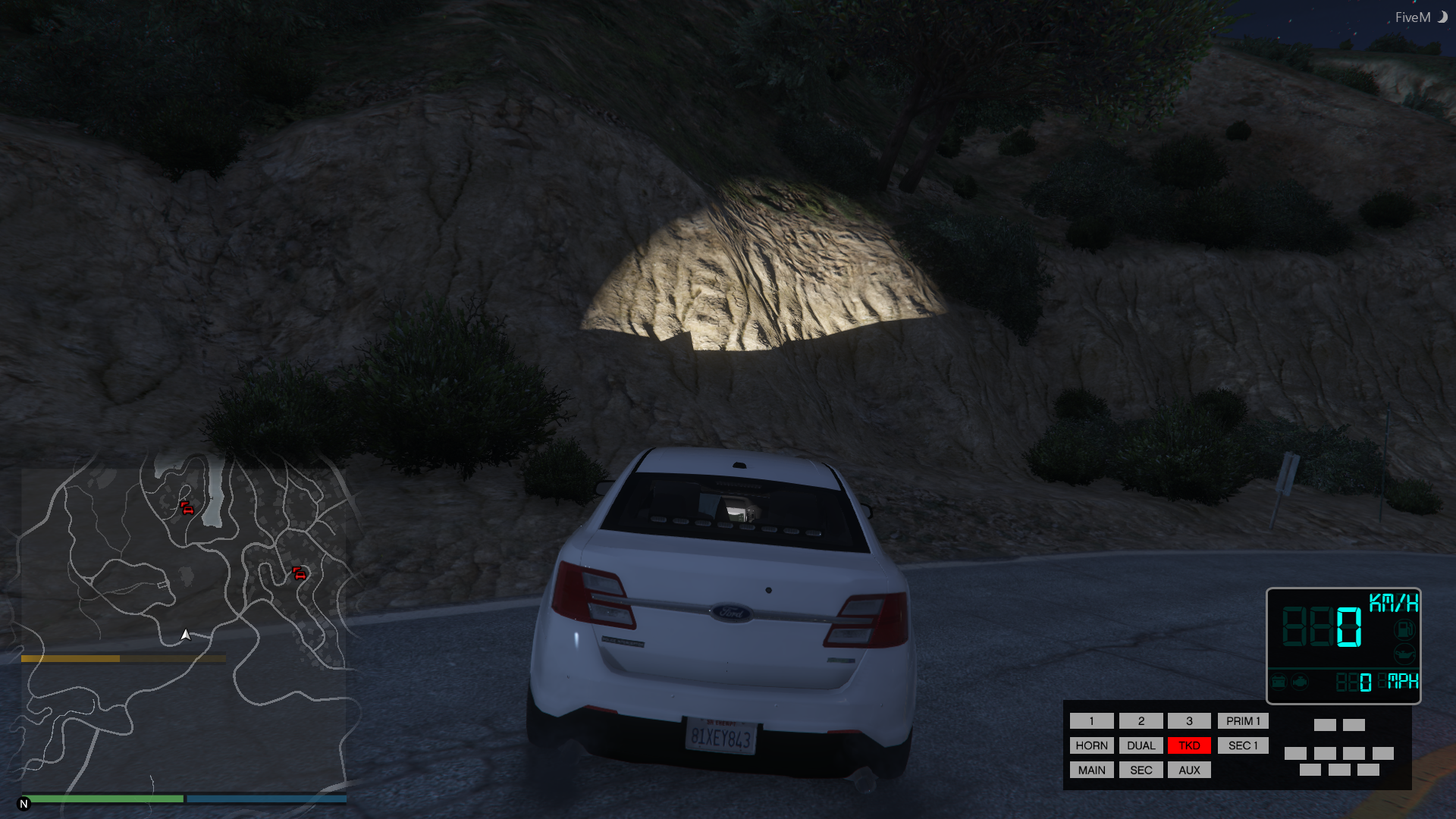Toggle the PRIM 1 lighting button

(1243, 721)
